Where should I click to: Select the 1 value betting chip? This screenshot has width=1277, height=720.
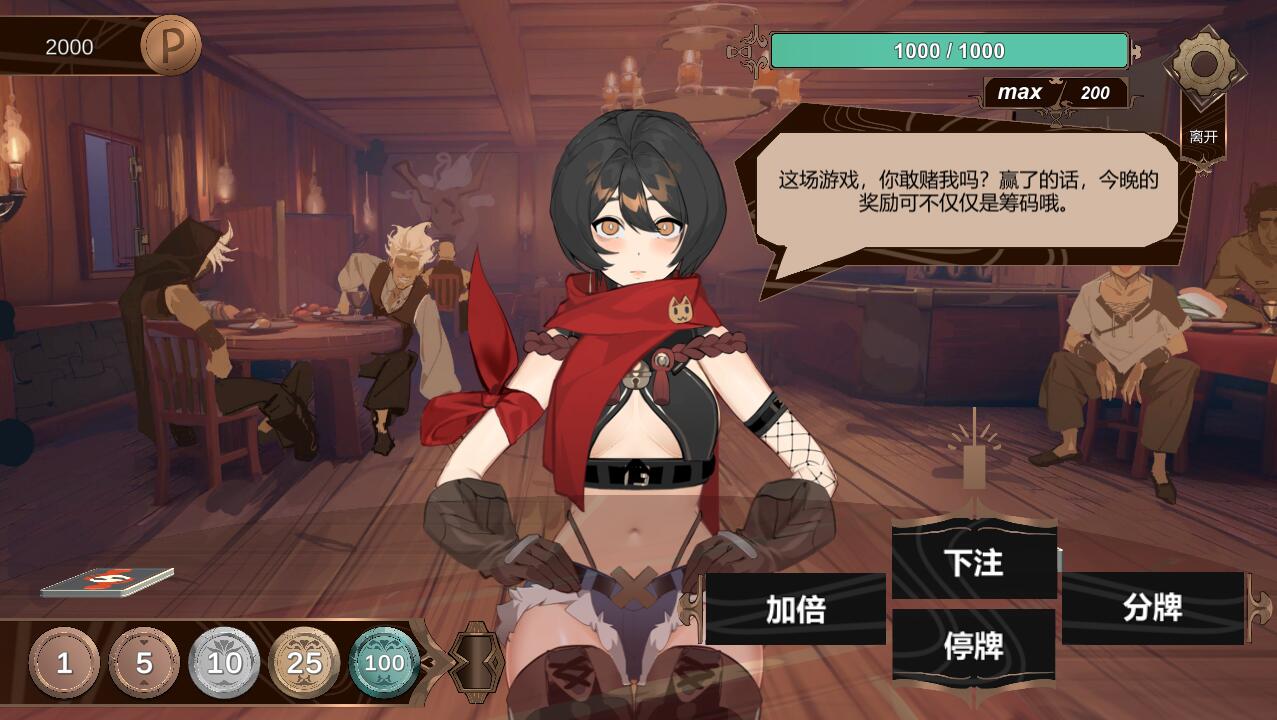pyautogui.click(x=64, y=663)
